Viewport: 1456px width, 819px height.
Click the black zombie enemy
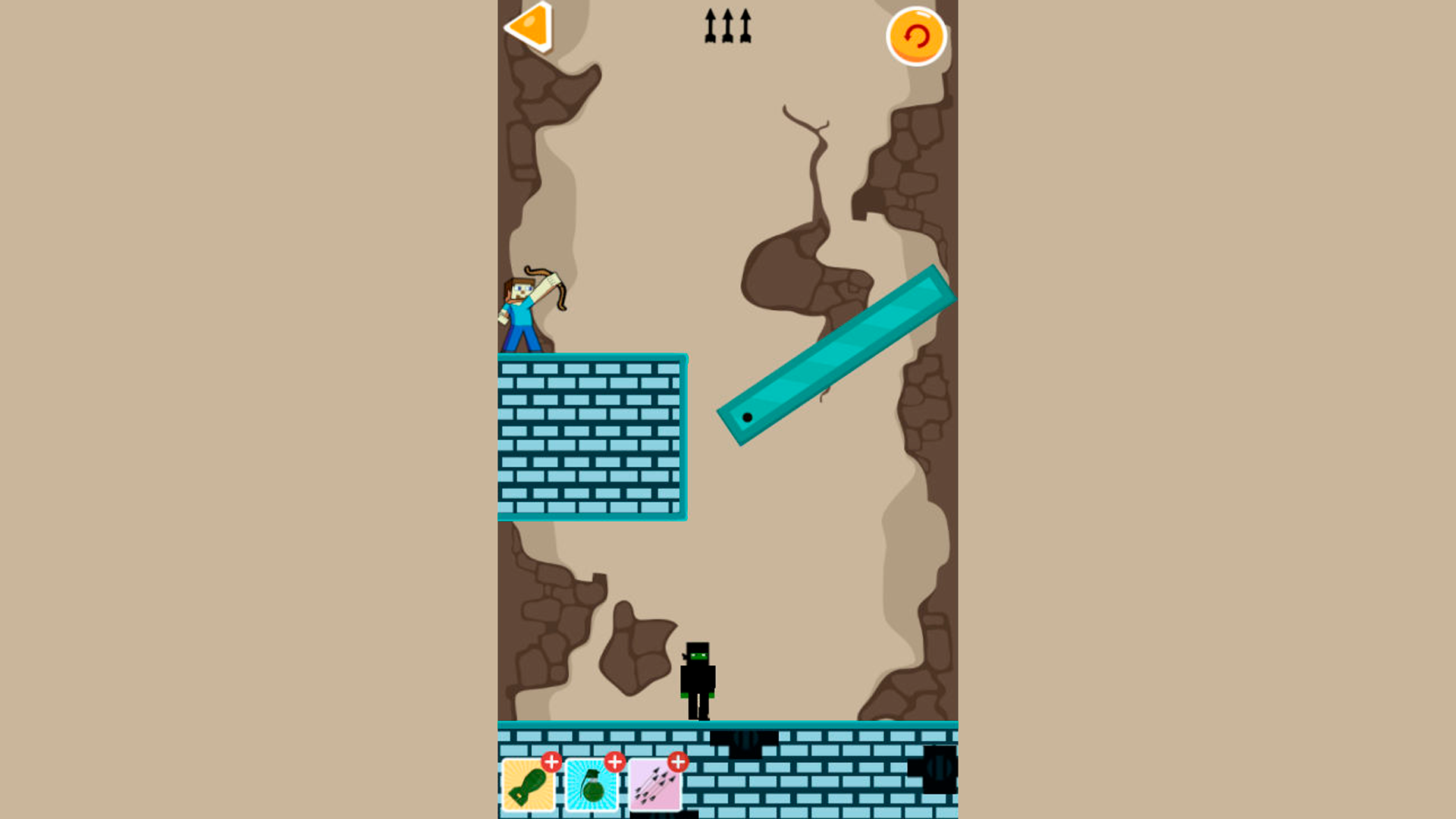699,679
